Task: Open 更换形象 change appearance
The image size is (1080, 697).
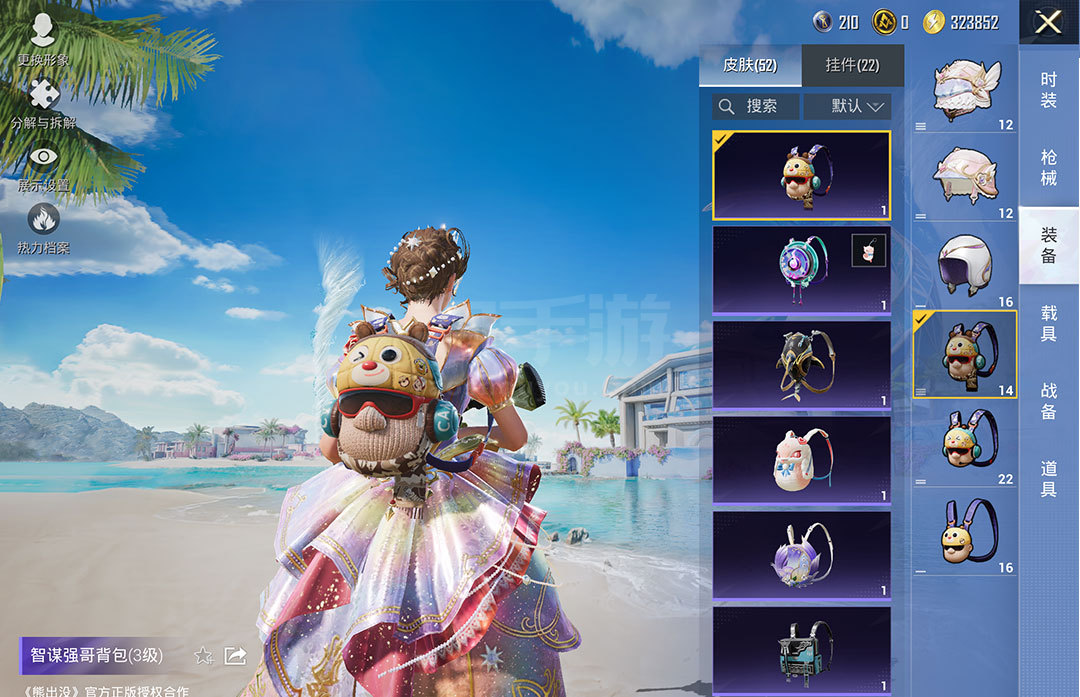Action: (43, 40)
